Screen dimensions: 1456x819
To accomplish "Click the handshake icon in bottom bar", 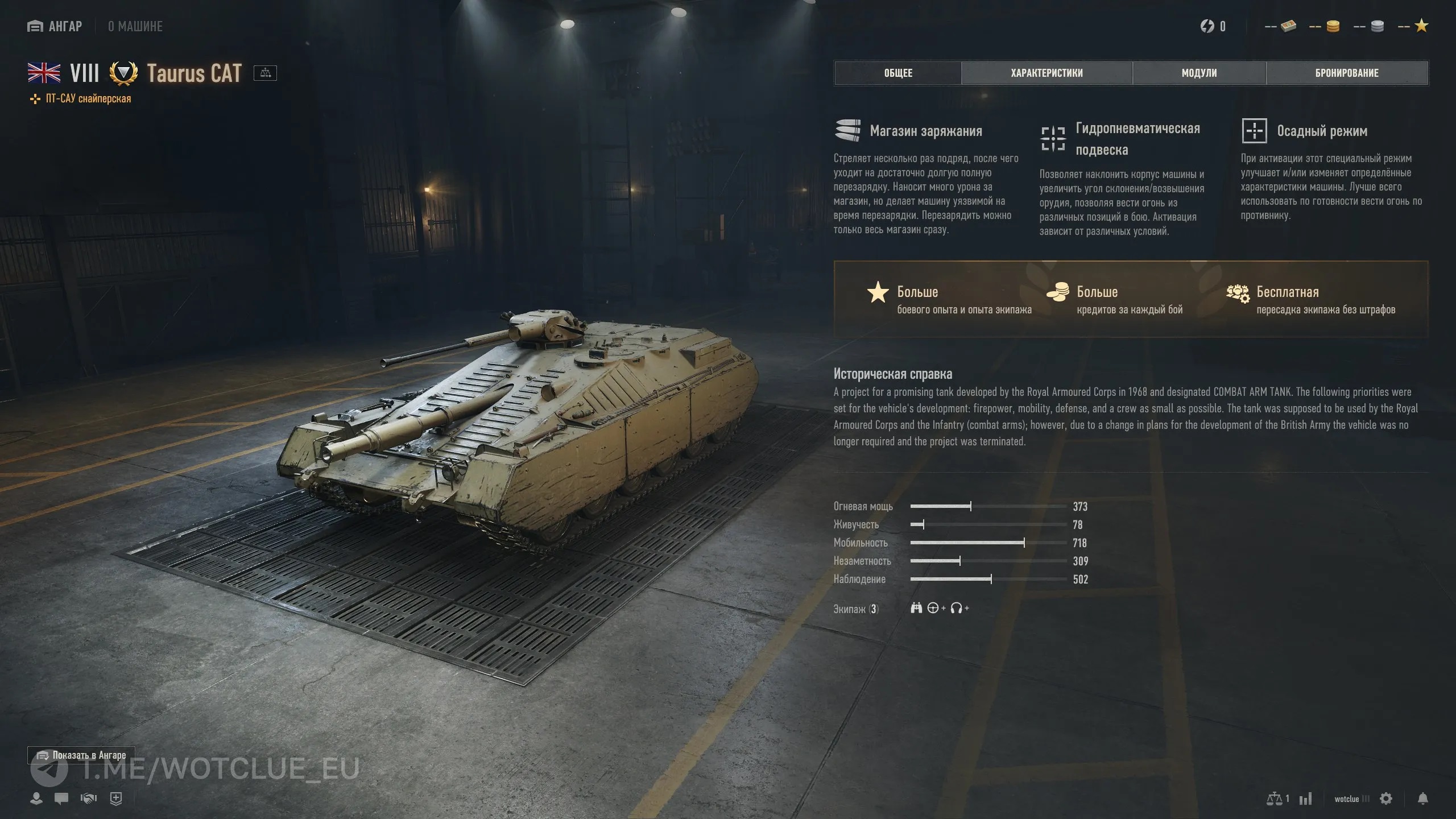I will coord(89,799).
